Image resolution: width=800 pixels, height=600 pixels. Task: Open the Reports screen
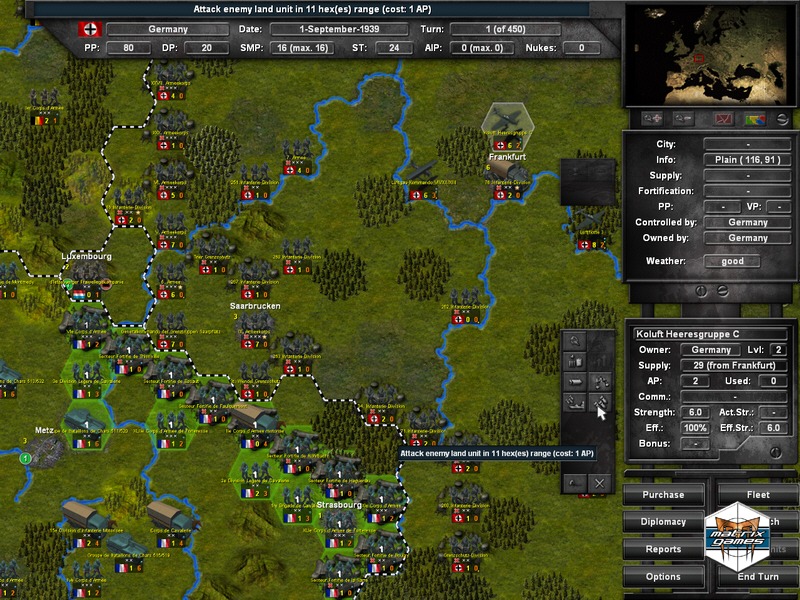pyautogui.click(x=663, y=549)
